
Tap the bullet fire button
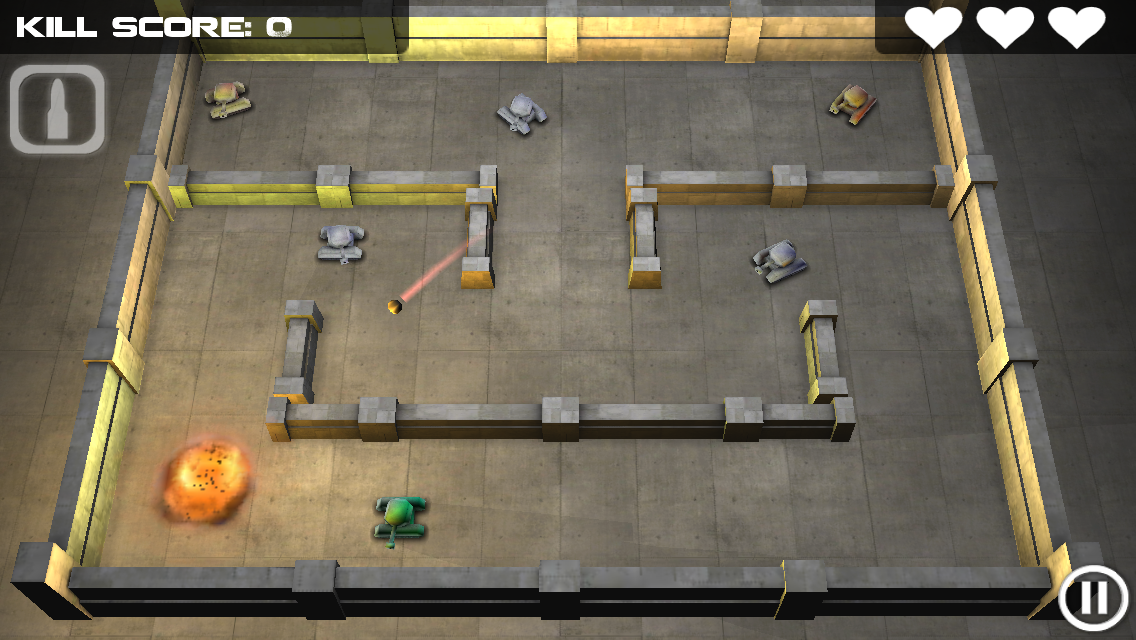58,110
